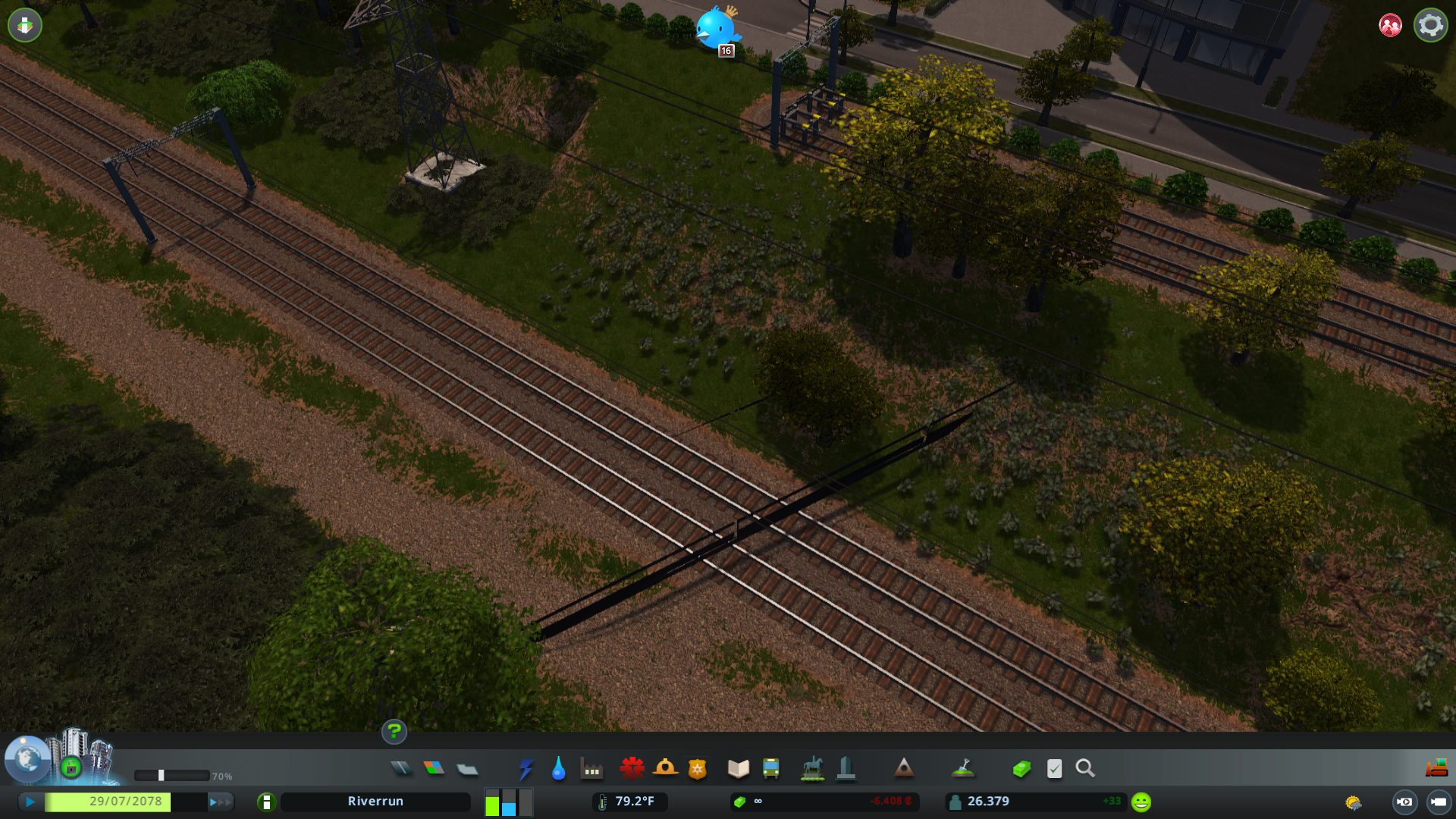The width and height of the screenshot is (1456, 819).
Task: Open the Economy panel with money icon
Action: click(1021, 769)
